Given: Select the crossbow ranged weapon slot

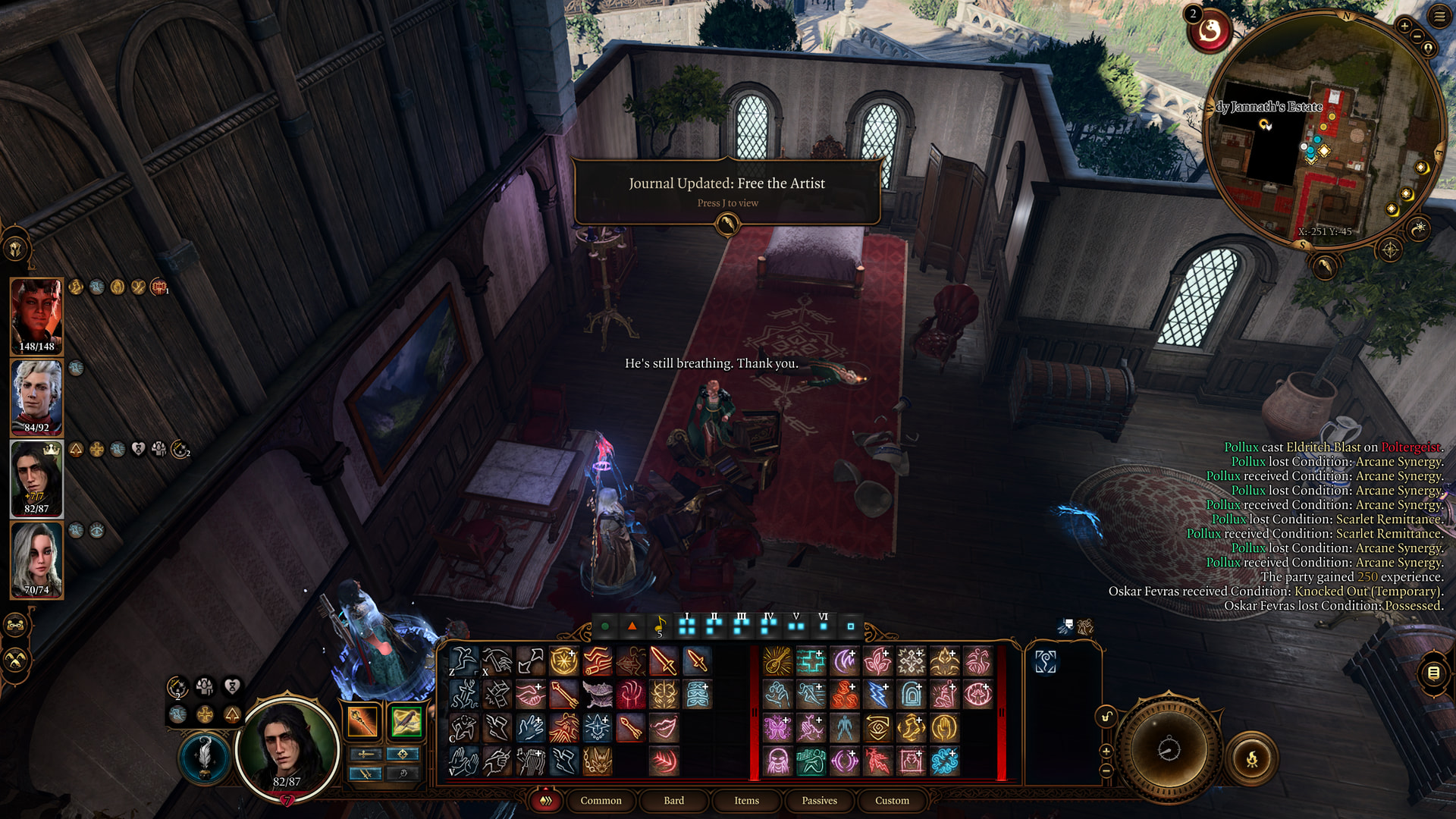Looking at the screenshot, I should pyautogui.click(x=406, y=721).
